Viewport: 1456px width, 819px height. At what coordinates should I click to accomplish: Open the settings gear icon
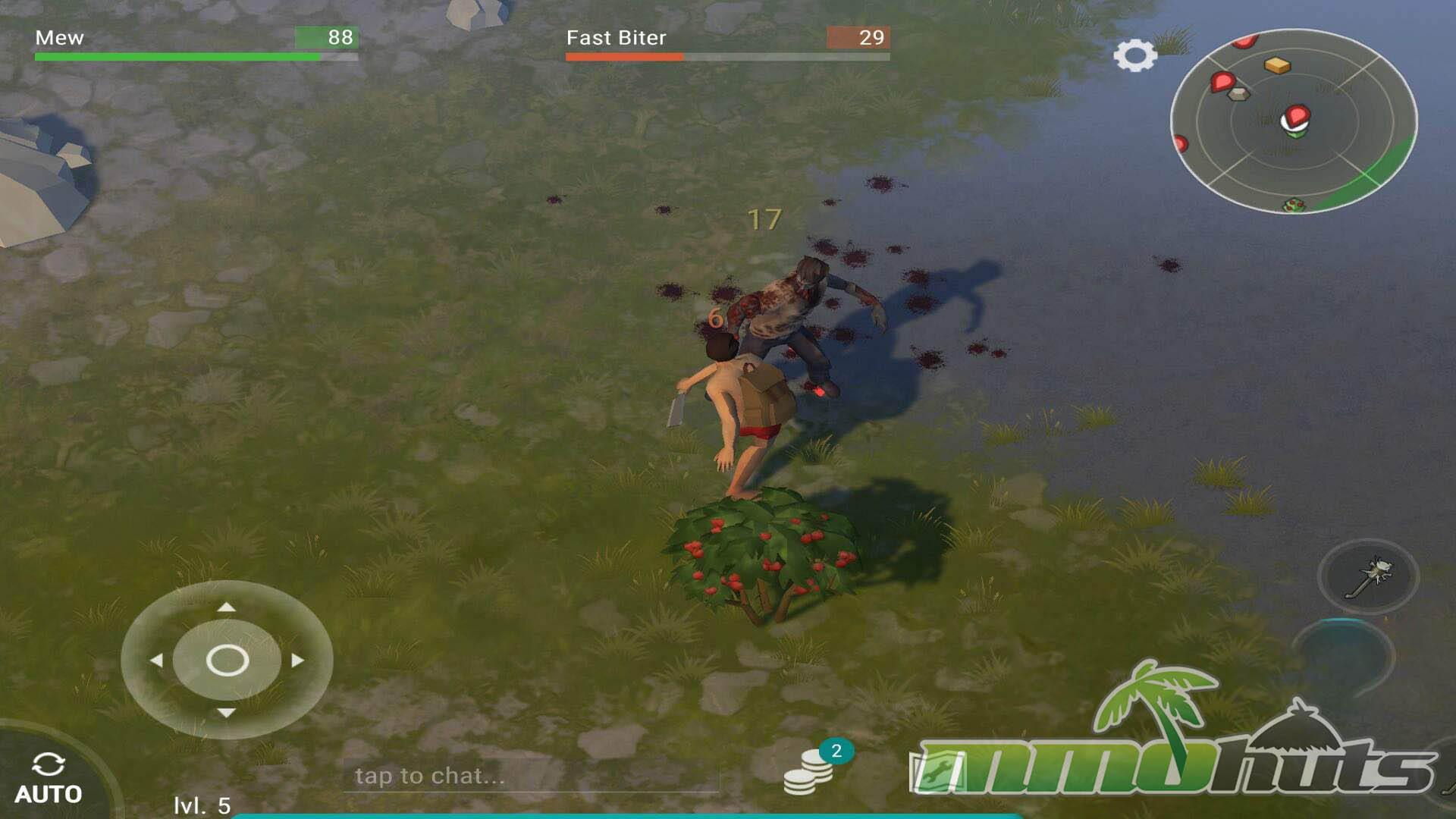point(1134,55)
